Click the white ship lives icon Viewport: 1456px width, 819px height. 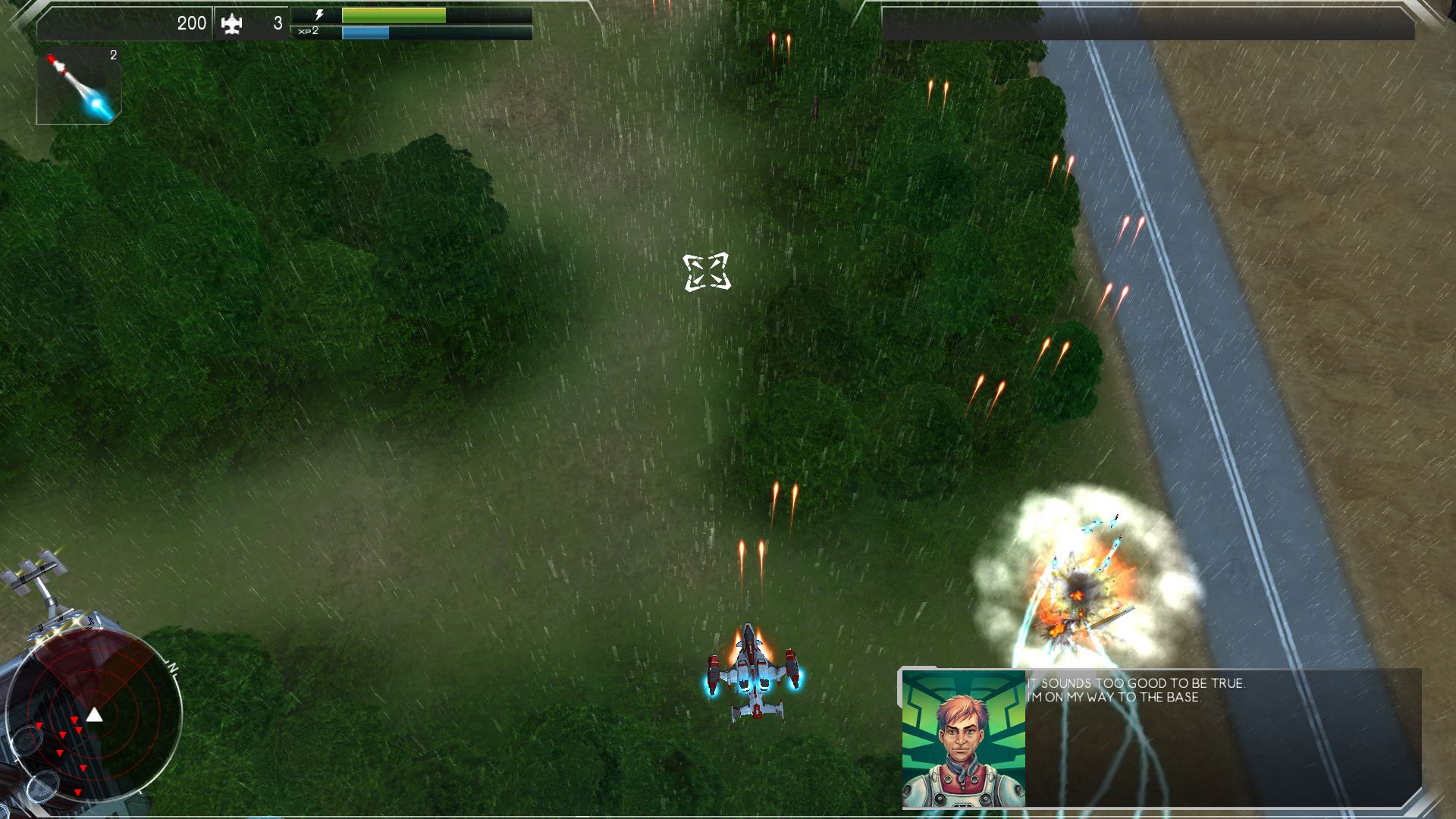(x=233, y=23)
